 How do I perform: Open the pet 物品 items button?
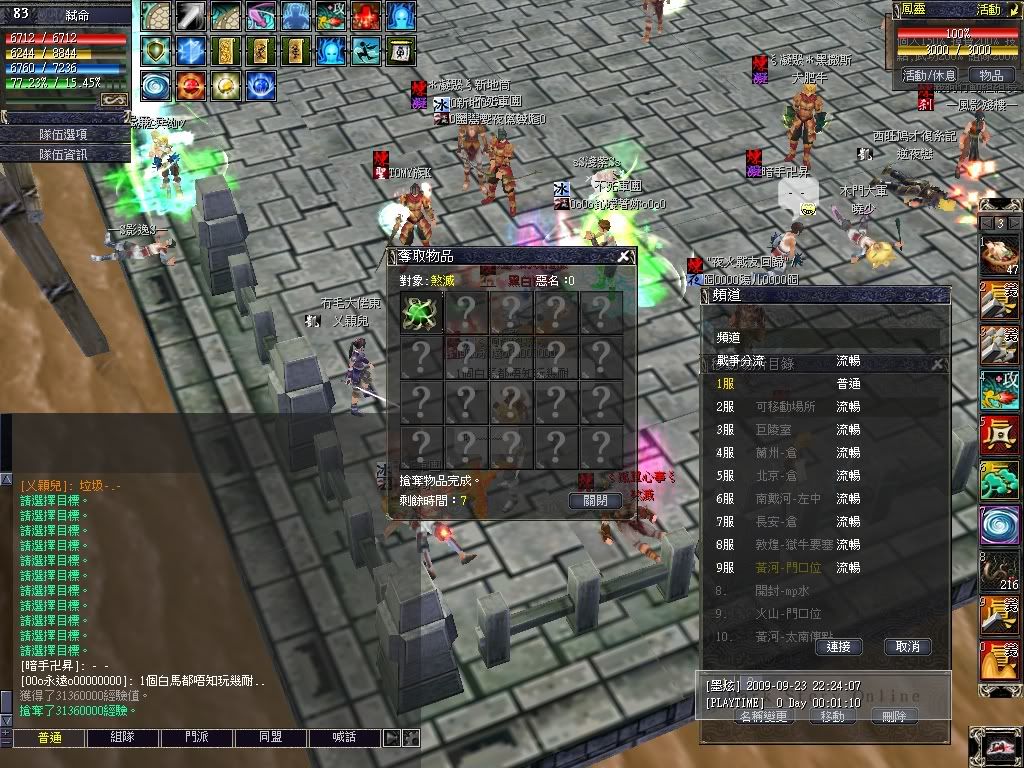tap(990, 75)
